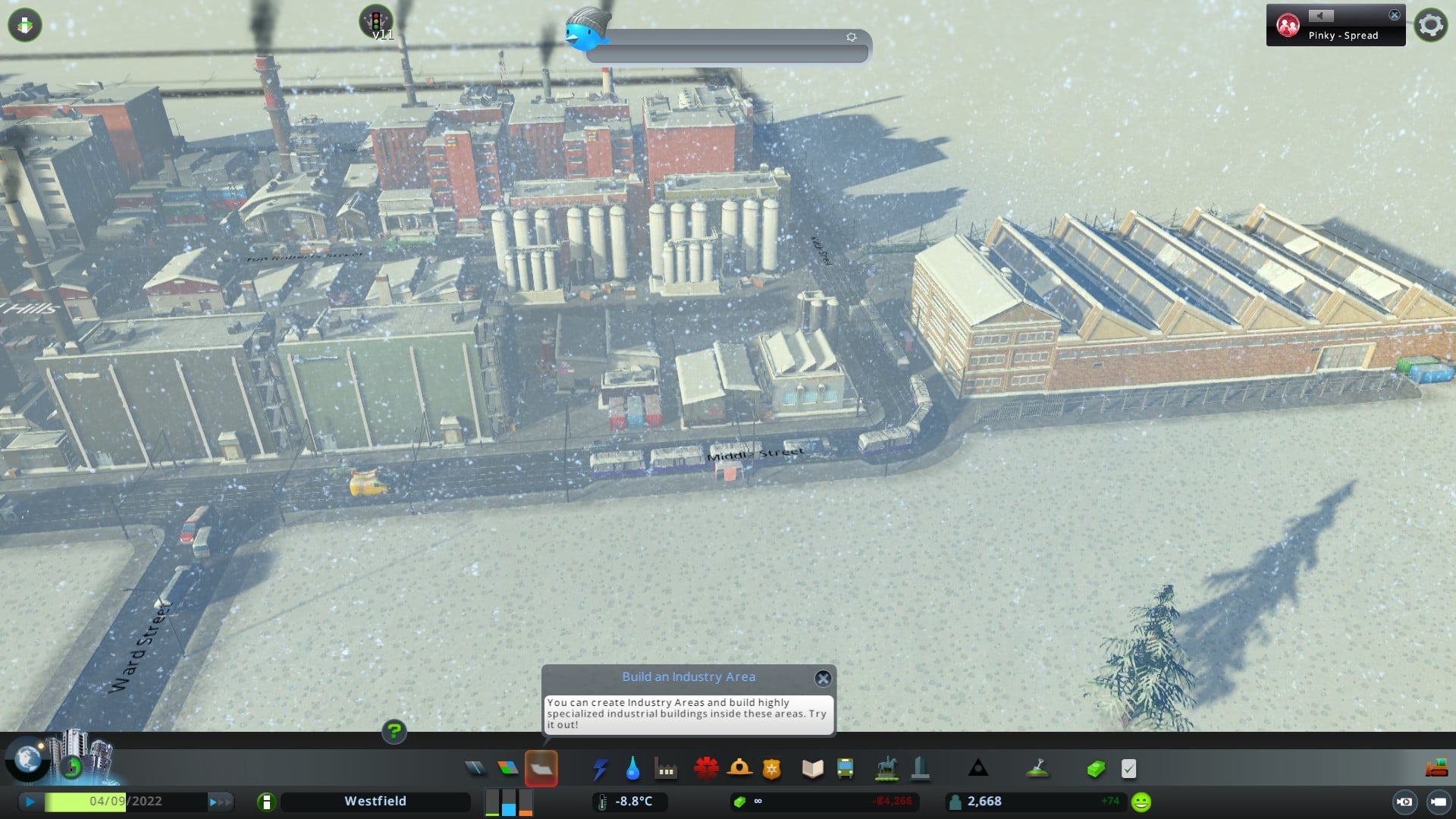Open the Public Transport bus menu
Viewport: 1456px width, 819px height.
[x=845, y=769]
